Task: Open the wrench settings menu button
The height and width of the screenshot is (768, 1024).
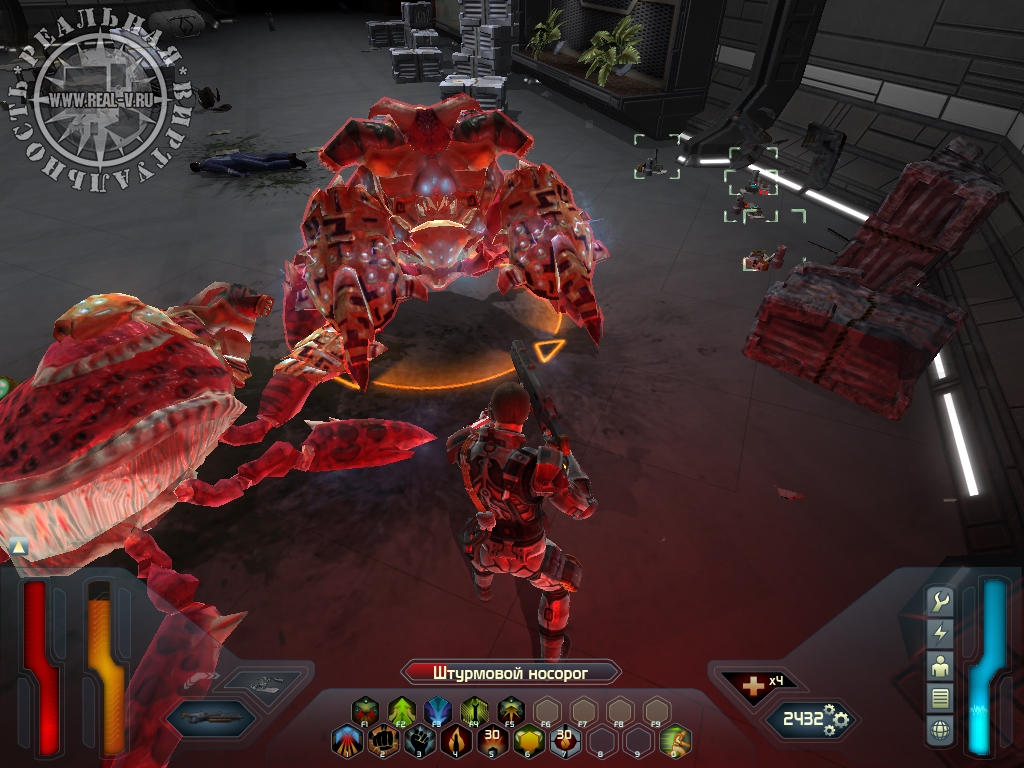Action: tap(940, 602)
